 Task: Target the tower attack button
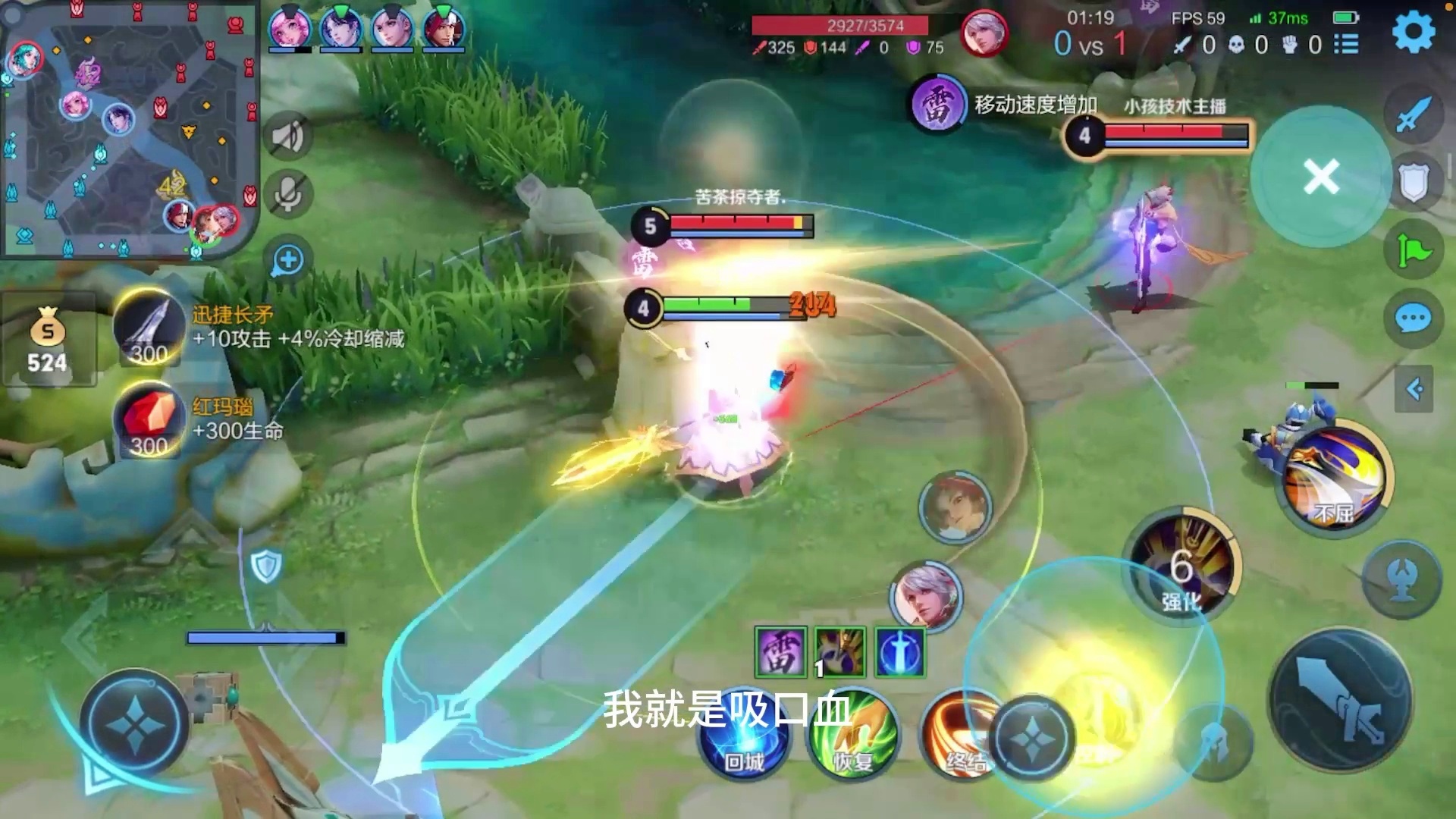[x=1403, y=580]
